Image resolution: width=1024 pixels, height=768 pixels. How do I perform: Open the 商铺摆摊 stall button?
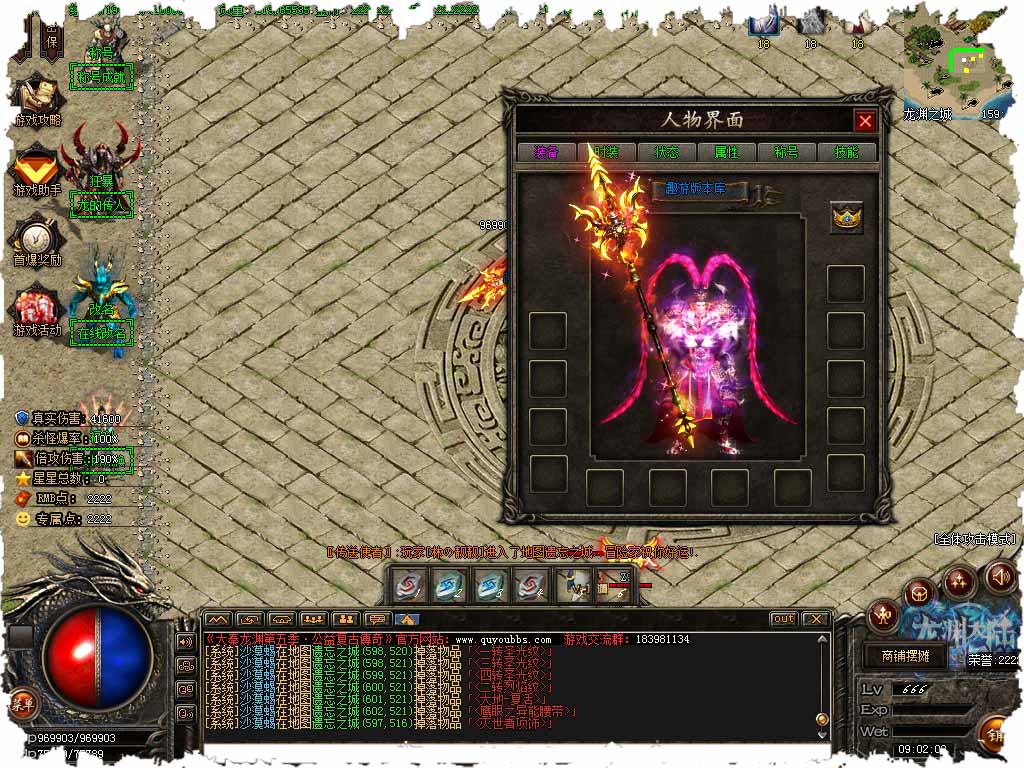(x=905, y=656)
